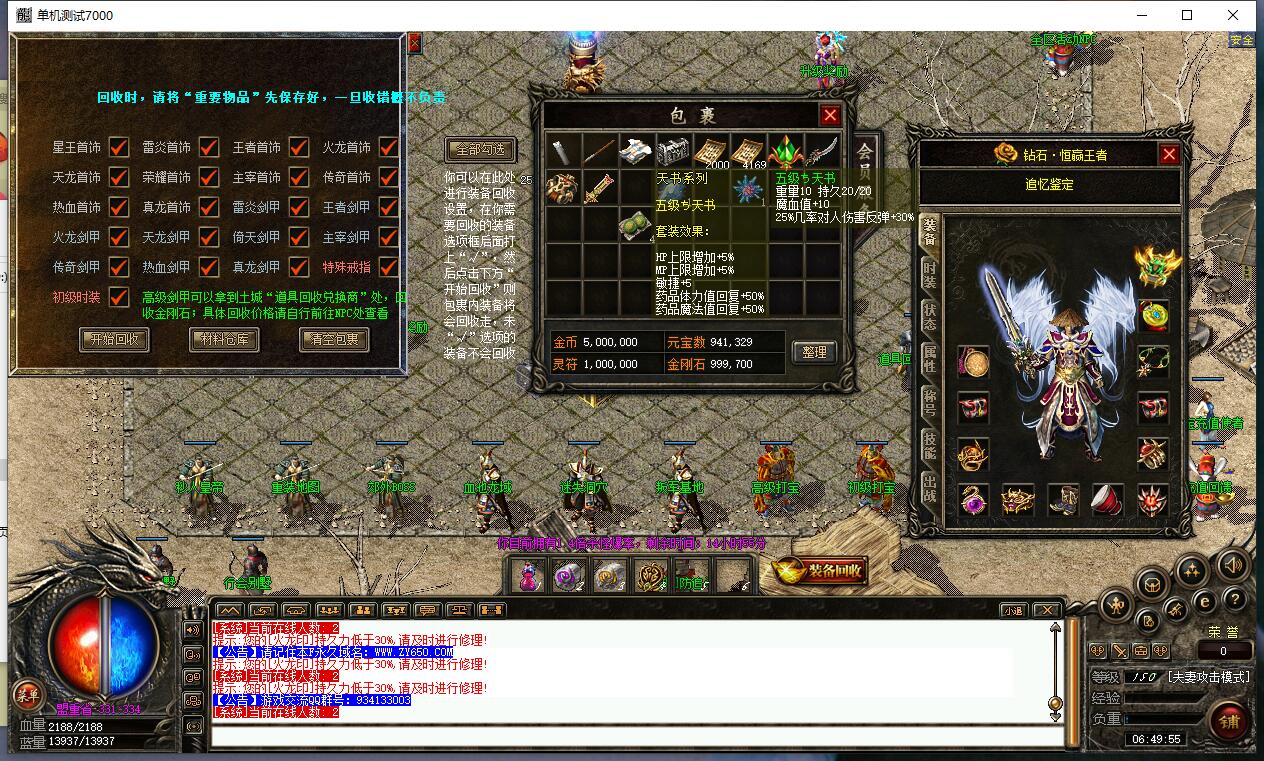
Task: Toggle the 特殊戒指 checkbox
Action: click(x=389, y=267)
